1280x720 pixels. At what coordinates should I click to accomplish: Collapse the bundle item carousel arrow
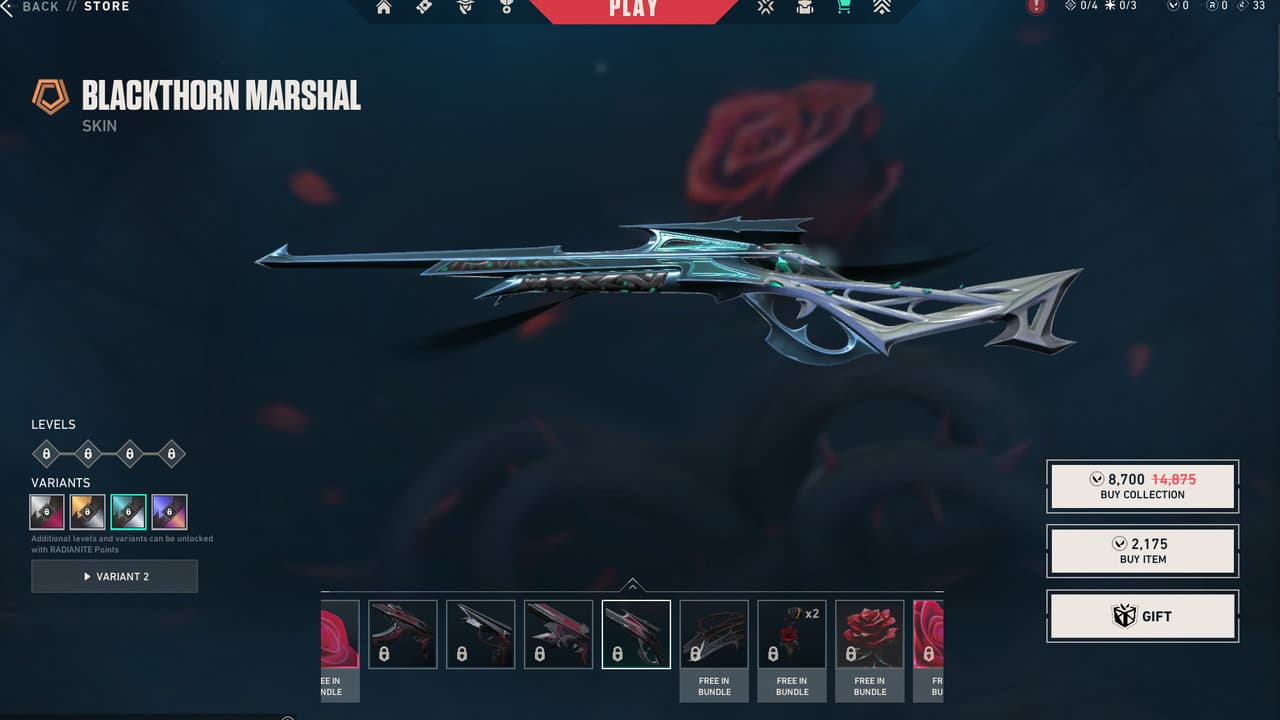632,586
